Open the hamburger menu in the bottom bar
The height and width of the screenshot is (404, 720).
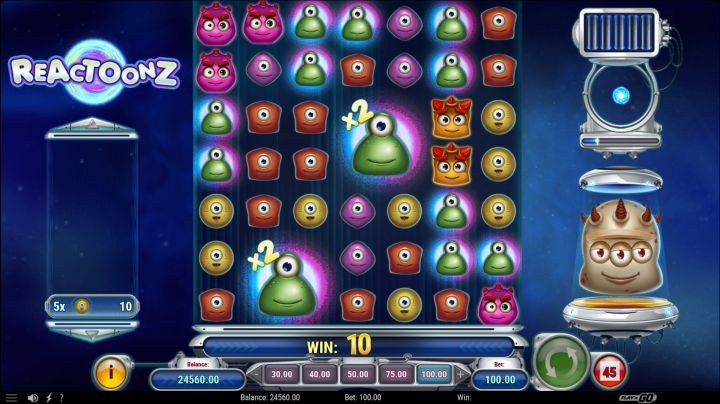click(11, 398)
